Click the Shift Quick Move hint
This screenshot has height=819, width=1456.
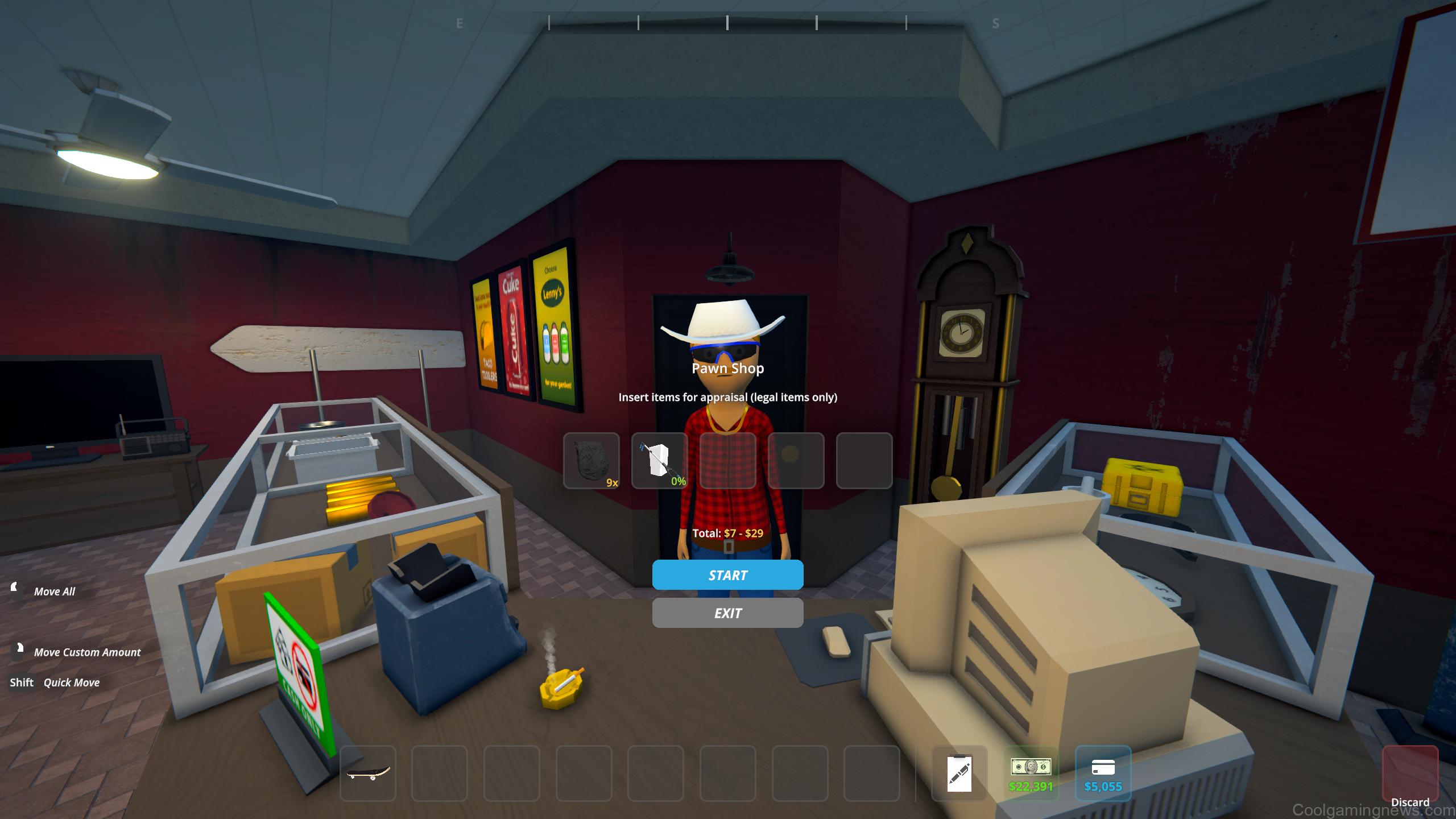[55, 682]
